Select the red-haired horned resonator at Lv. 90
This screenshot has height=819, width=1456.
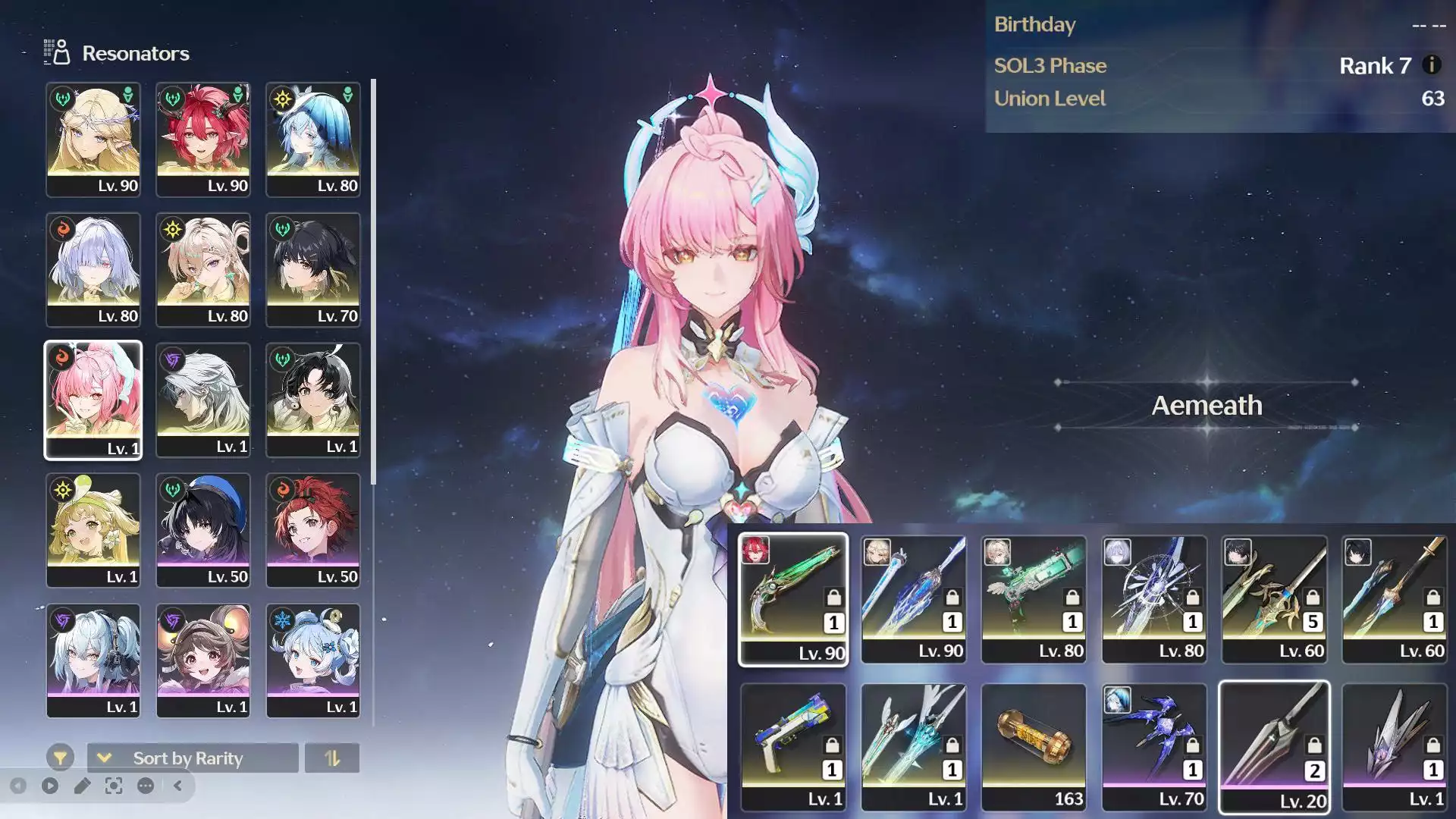pos(203,140)
